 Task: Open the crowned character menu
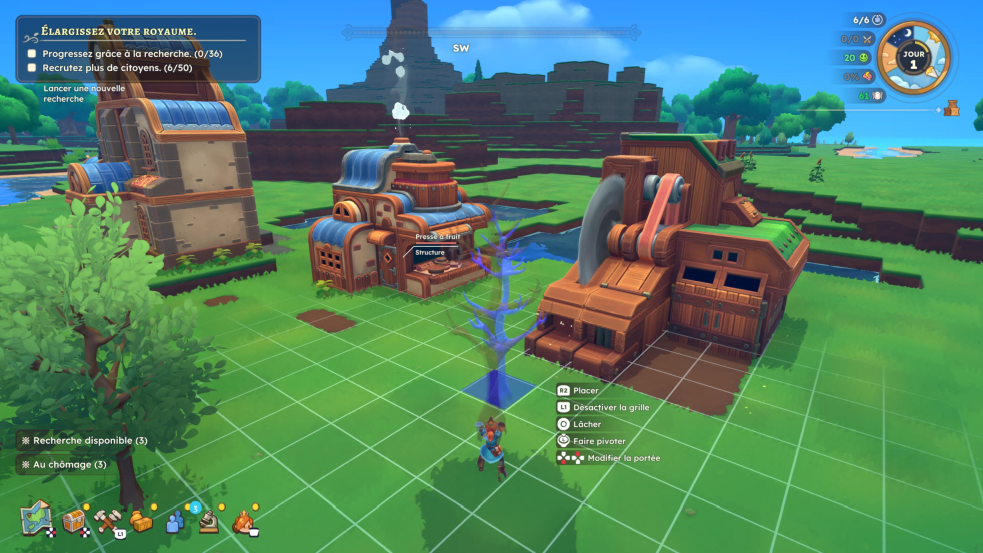[243, 521]
